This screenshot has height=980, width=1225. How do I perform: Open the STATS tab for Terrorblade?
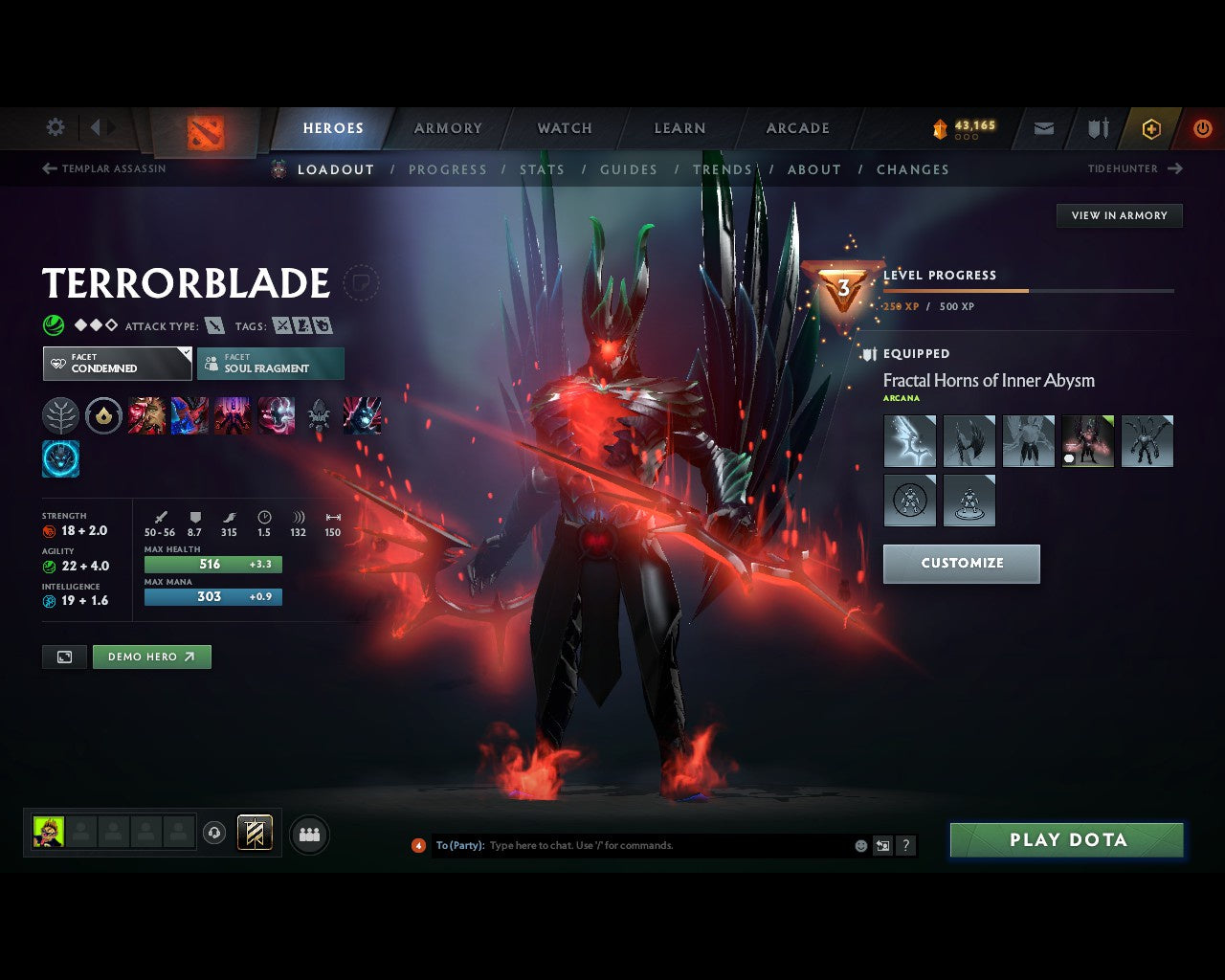[543, 169]
